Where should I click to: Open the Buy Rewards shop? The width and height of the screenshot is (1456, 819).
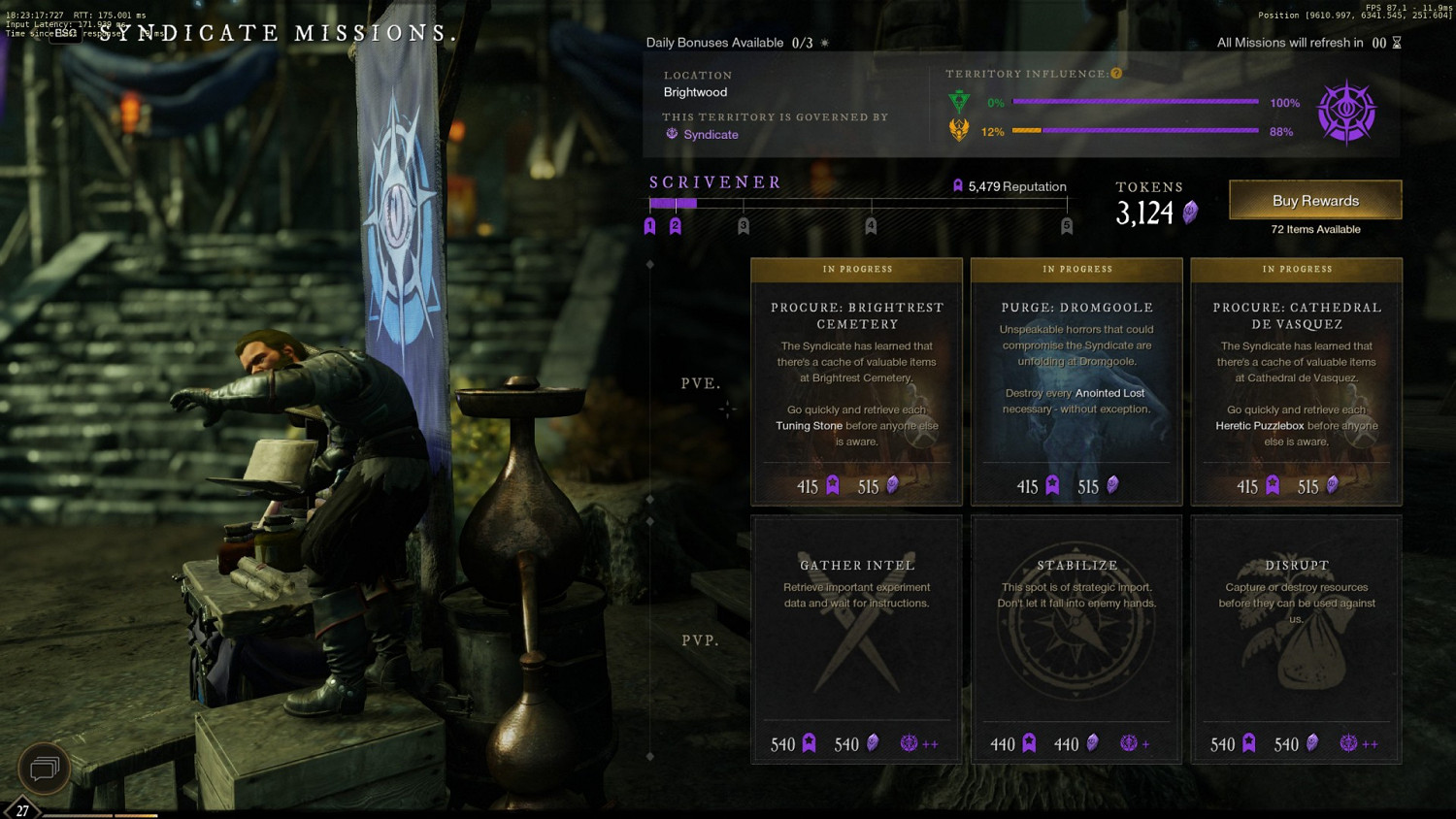(x=1315, y=200)
